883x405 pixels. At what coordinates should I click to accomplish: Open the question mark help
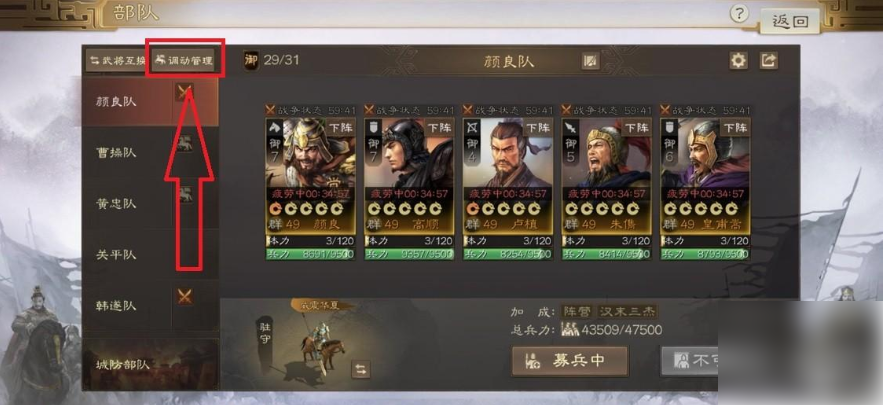[x=739, y=14]
